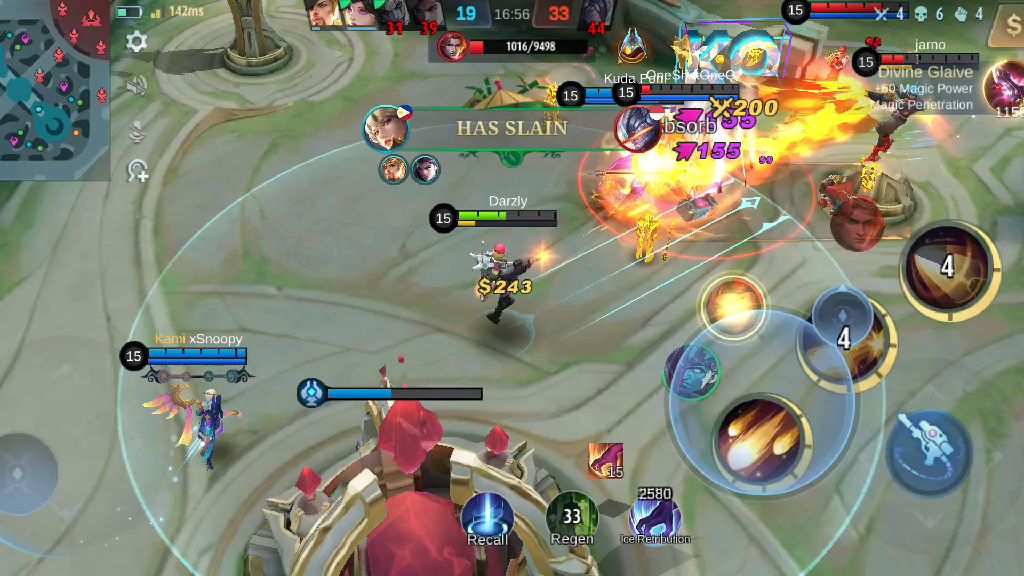Open the settings gear

(x=137, y=42)
